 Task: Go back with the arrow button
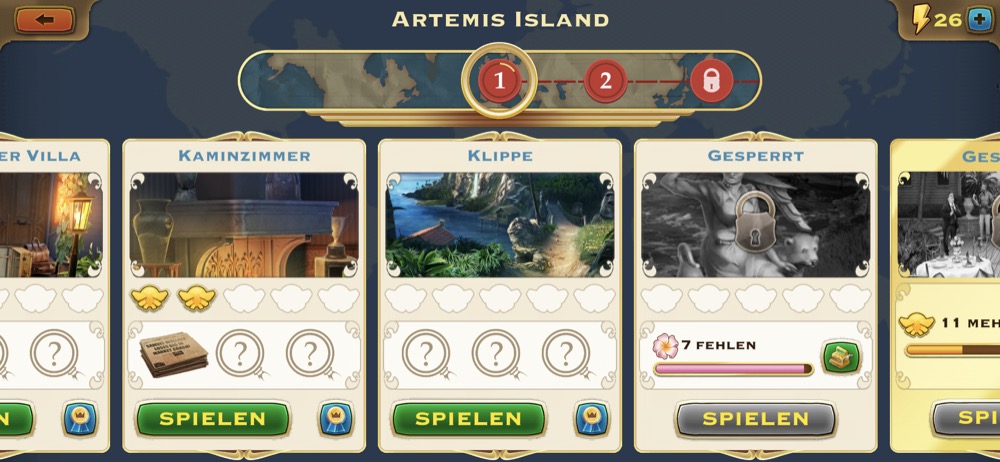click(44, 19)
